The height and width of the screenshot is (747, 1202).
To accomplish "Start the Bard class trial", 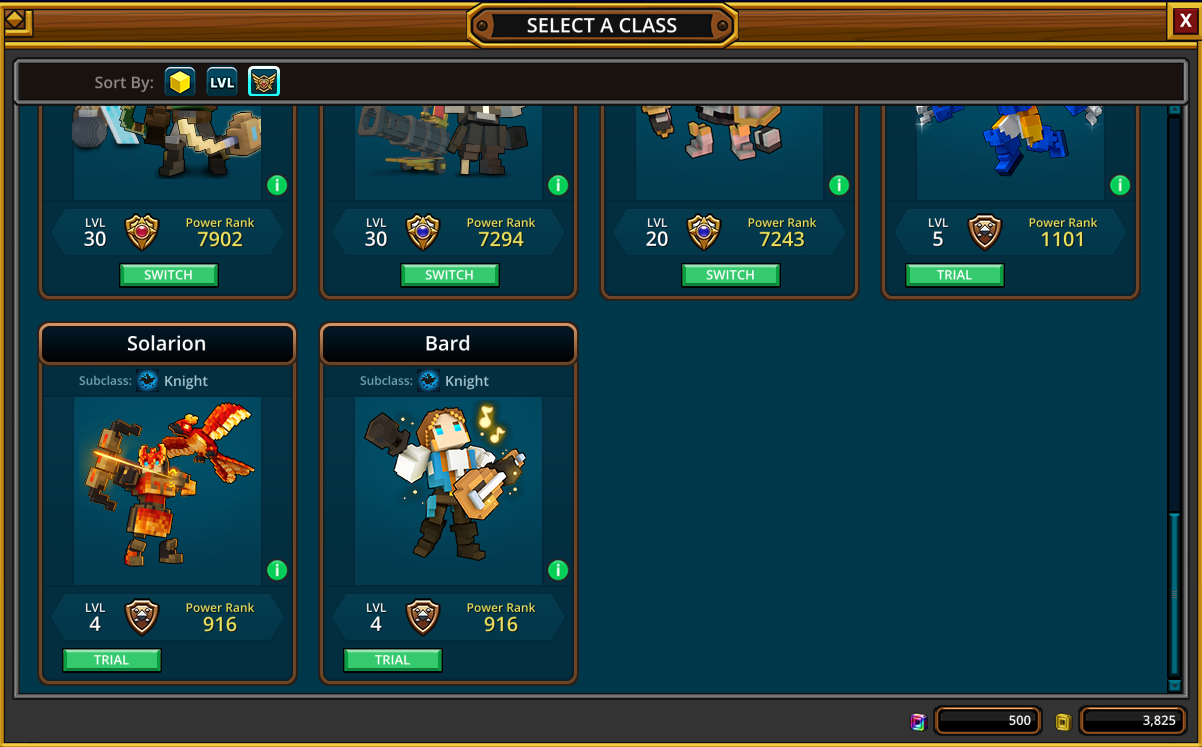I will (392, 660).
